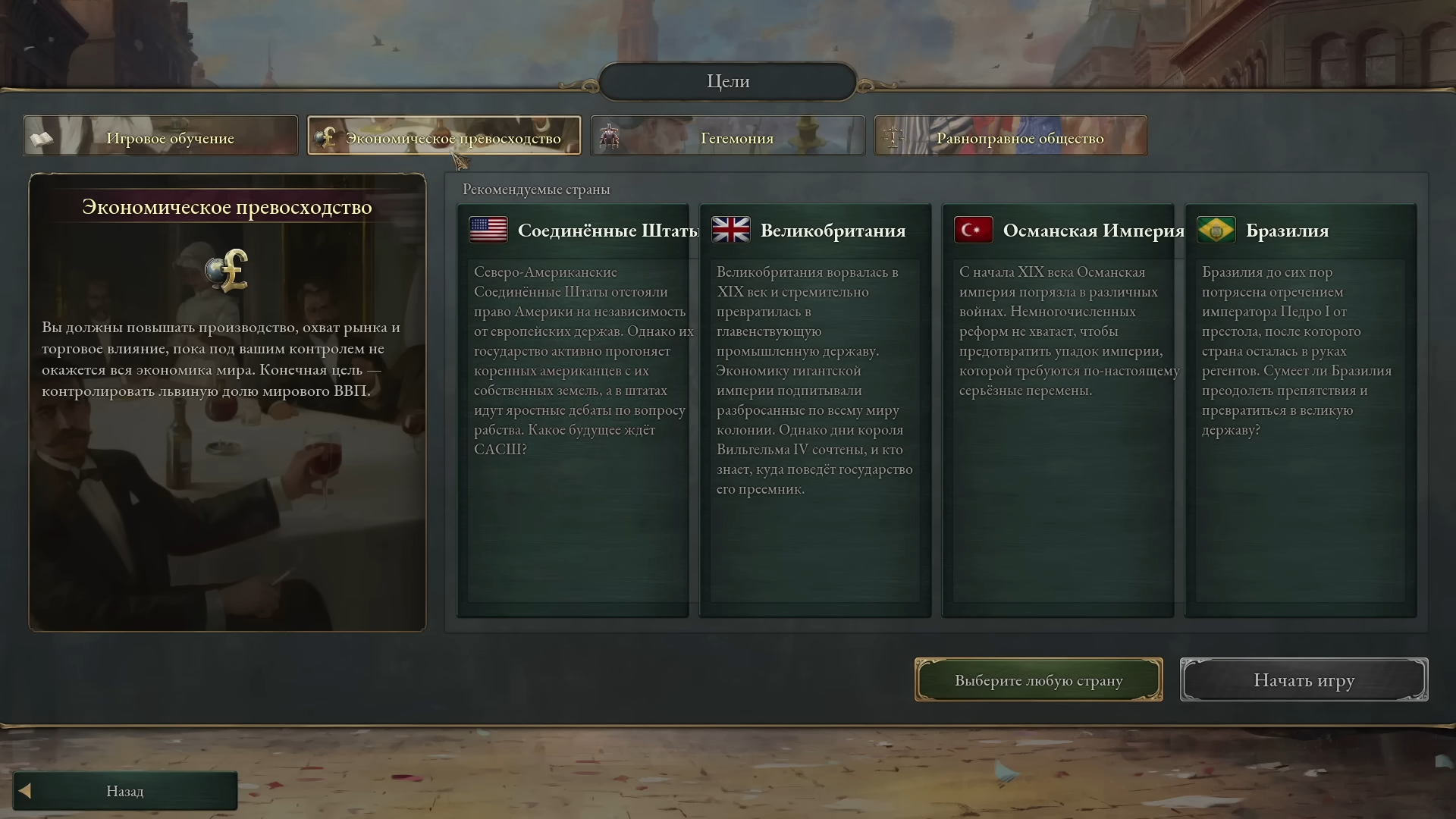Switch to the Игровое обучение tab
This screenshot has height=819, width=1456.
[x=161, y=136]
